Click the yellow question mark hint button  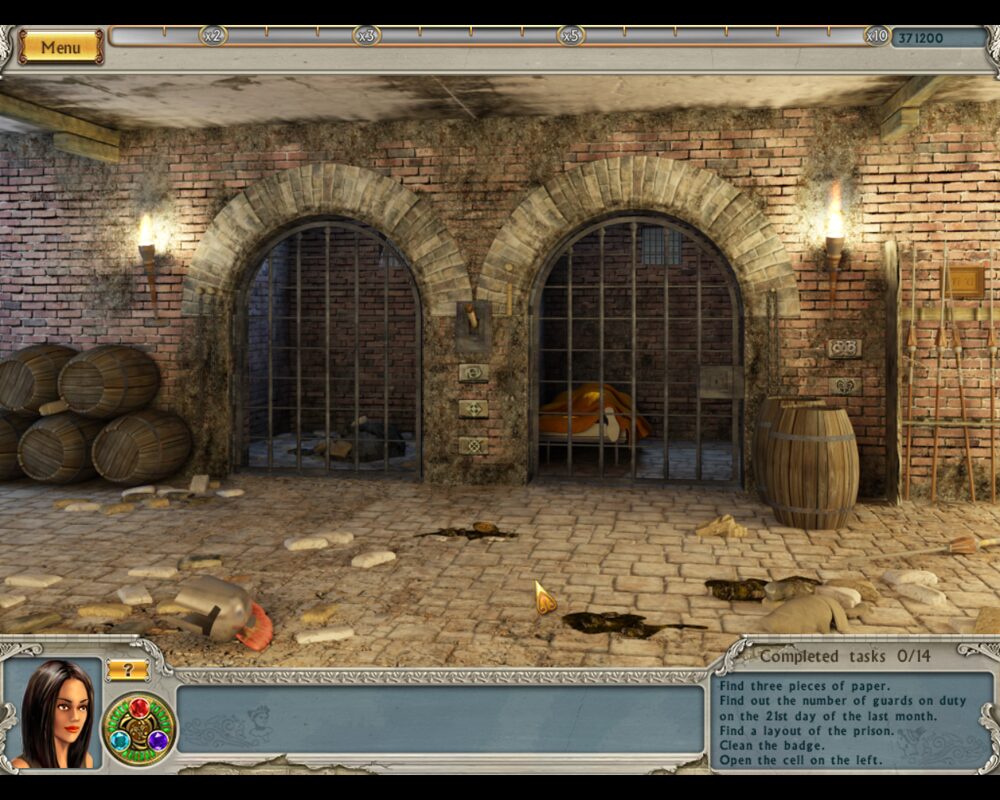pyautogui.click(x=128, y=670)
